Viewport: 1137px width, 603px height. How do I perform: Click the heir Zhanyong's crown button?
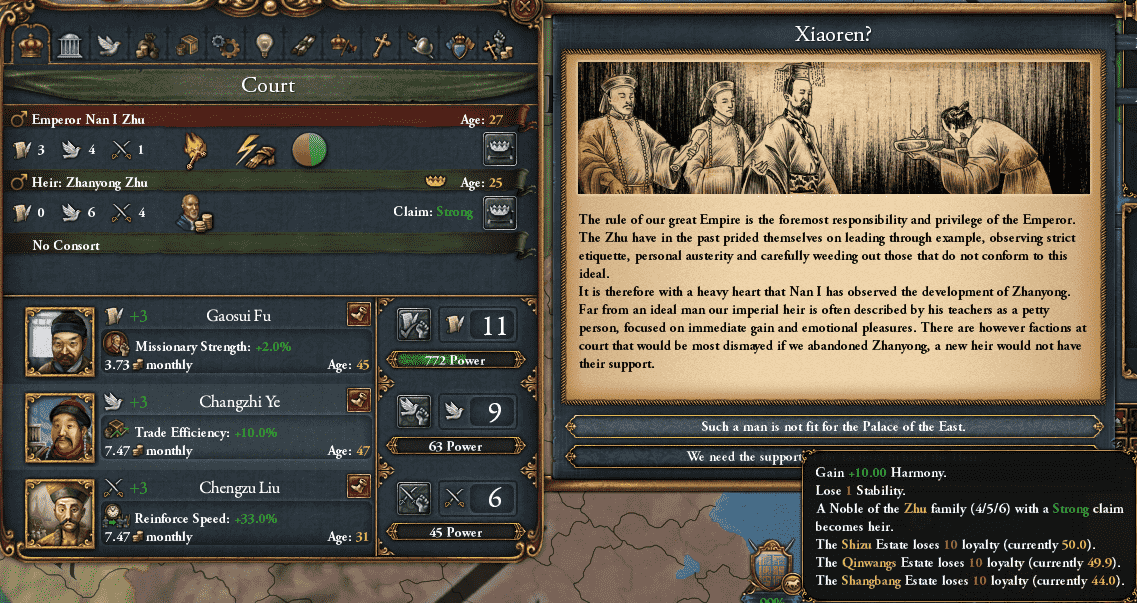pos(499,211)
